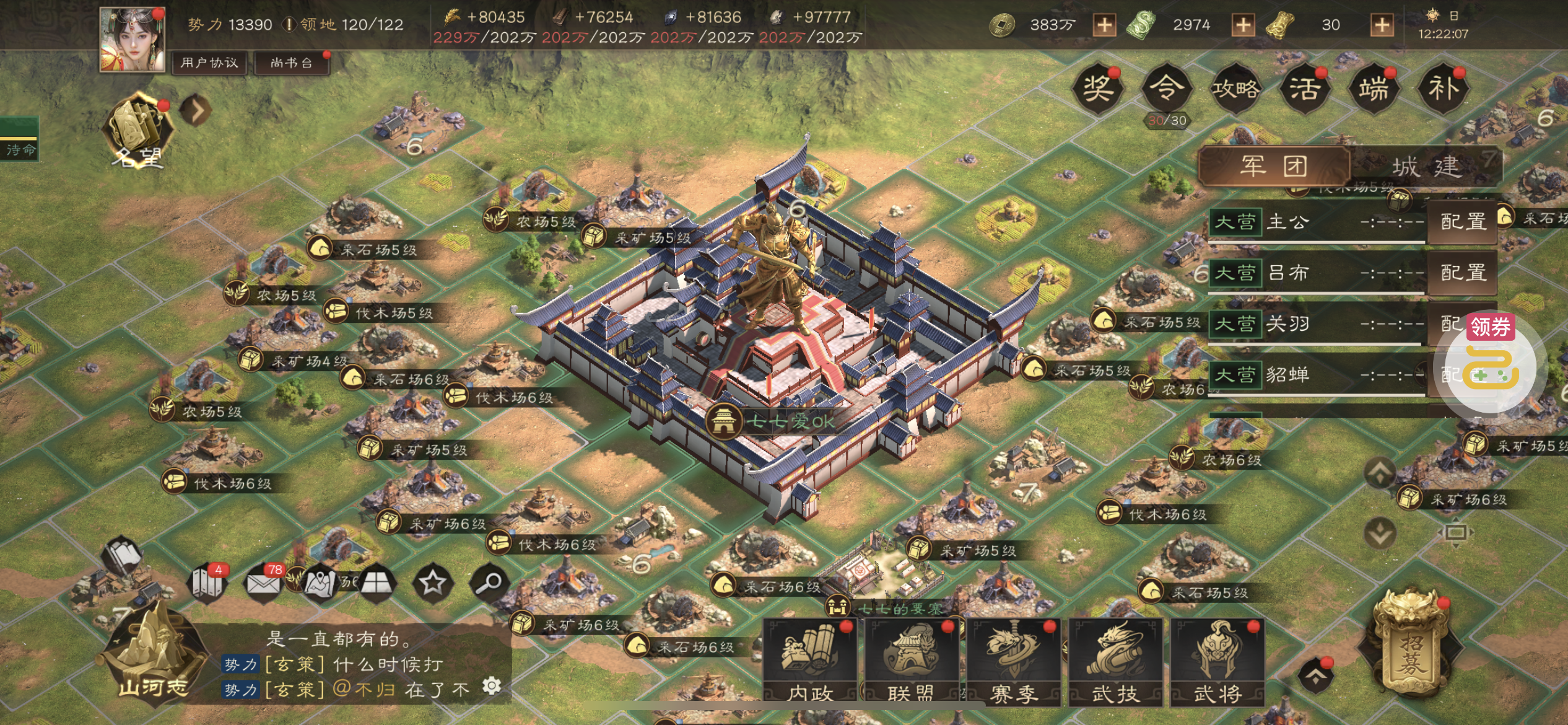This screenshot has height=725, width=1568.
Task: Open the magnifying glass search icon
Action: [489, 582]
